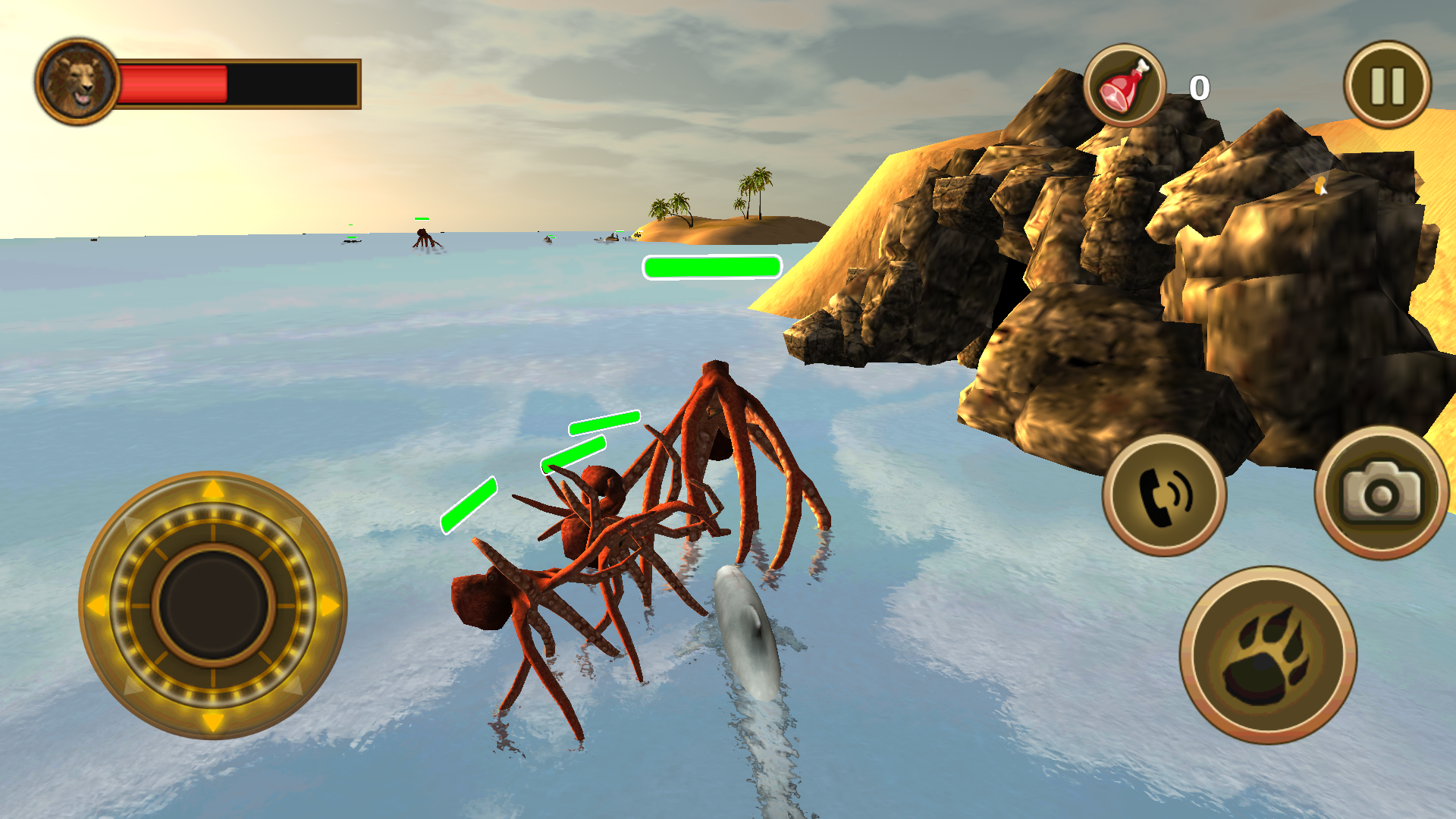Viewport: 1456px width, 819px height.
Task: Select the green enemy health bar top center
Action: [x=711, y=265]
